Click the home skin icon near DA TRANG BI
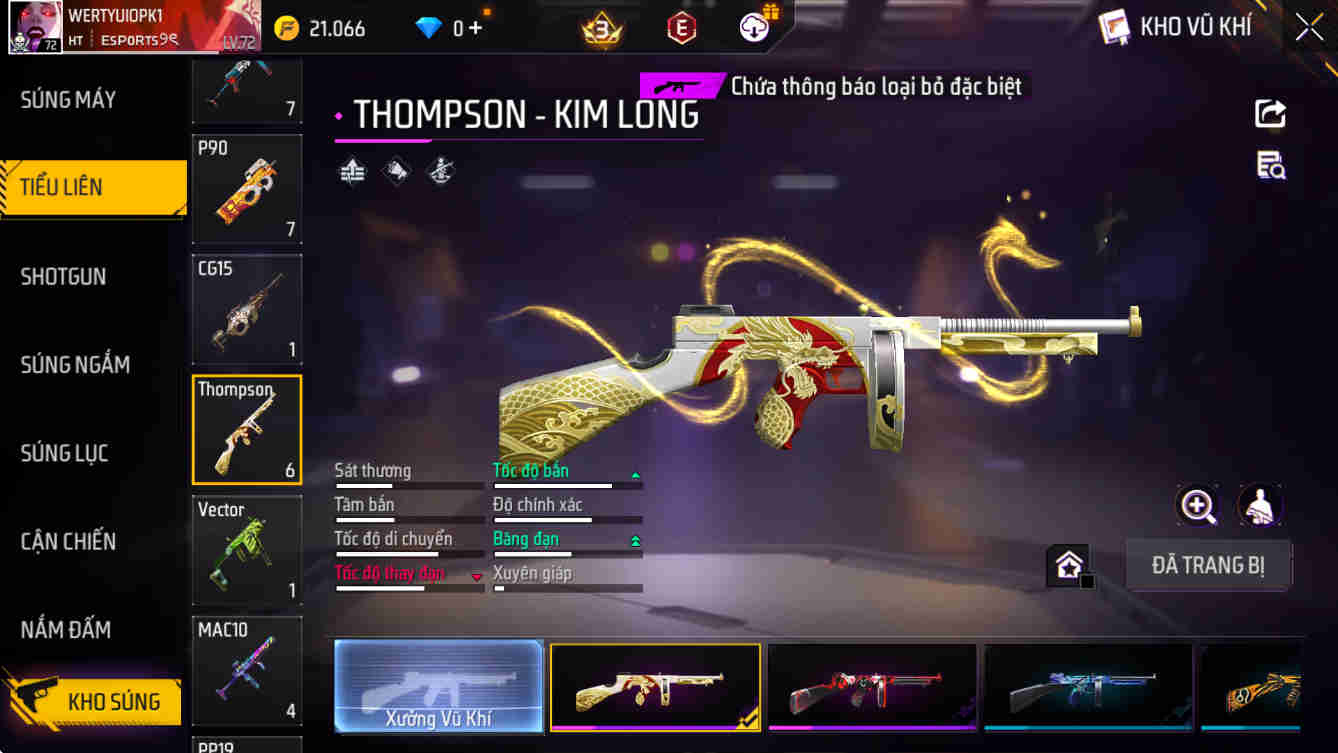Image resolution: width=1338 pixels, height=753 pixels. (1069, 565)
